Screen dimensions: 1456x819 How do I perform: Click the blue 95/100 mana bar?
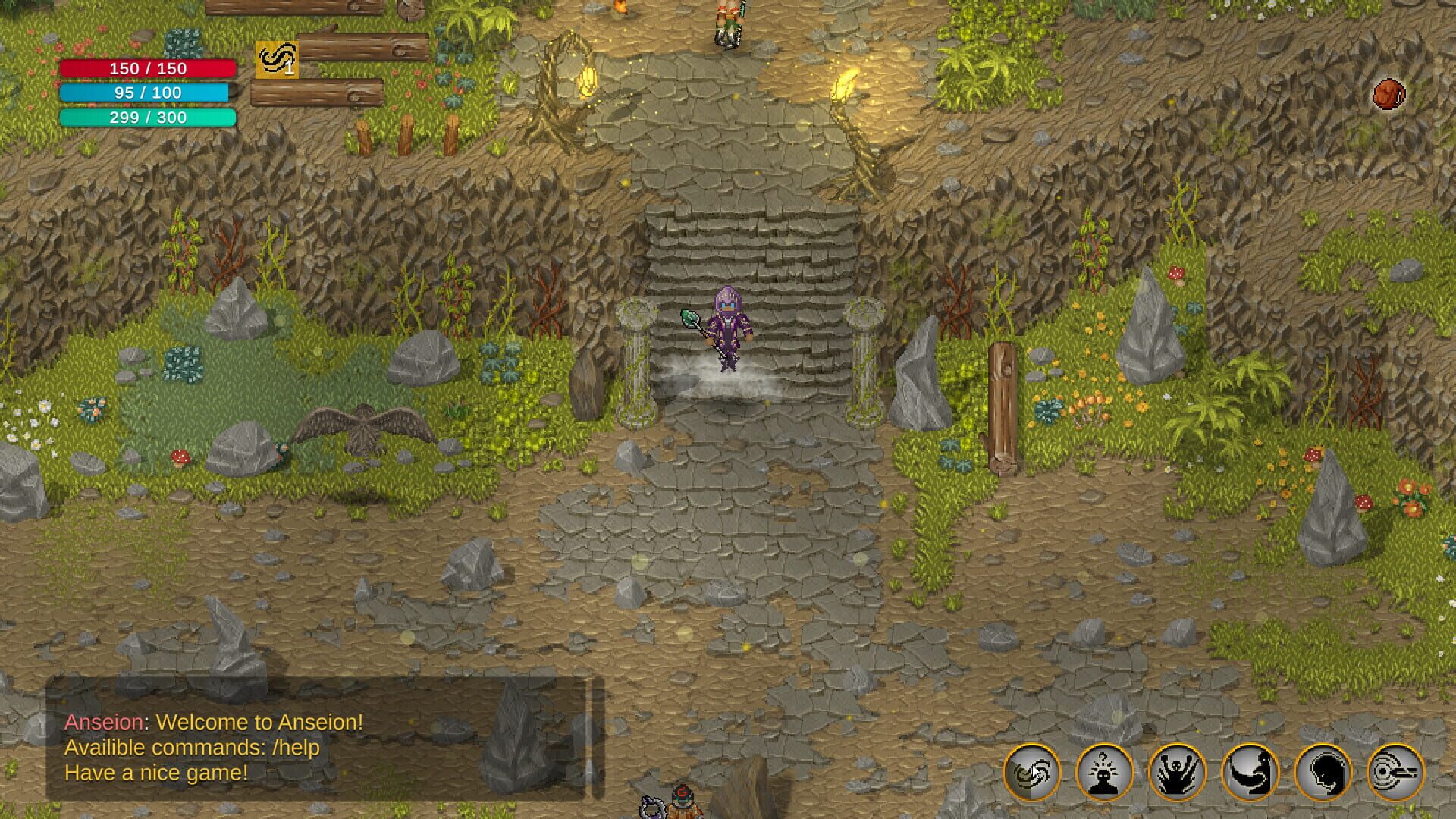coord(146,93)
